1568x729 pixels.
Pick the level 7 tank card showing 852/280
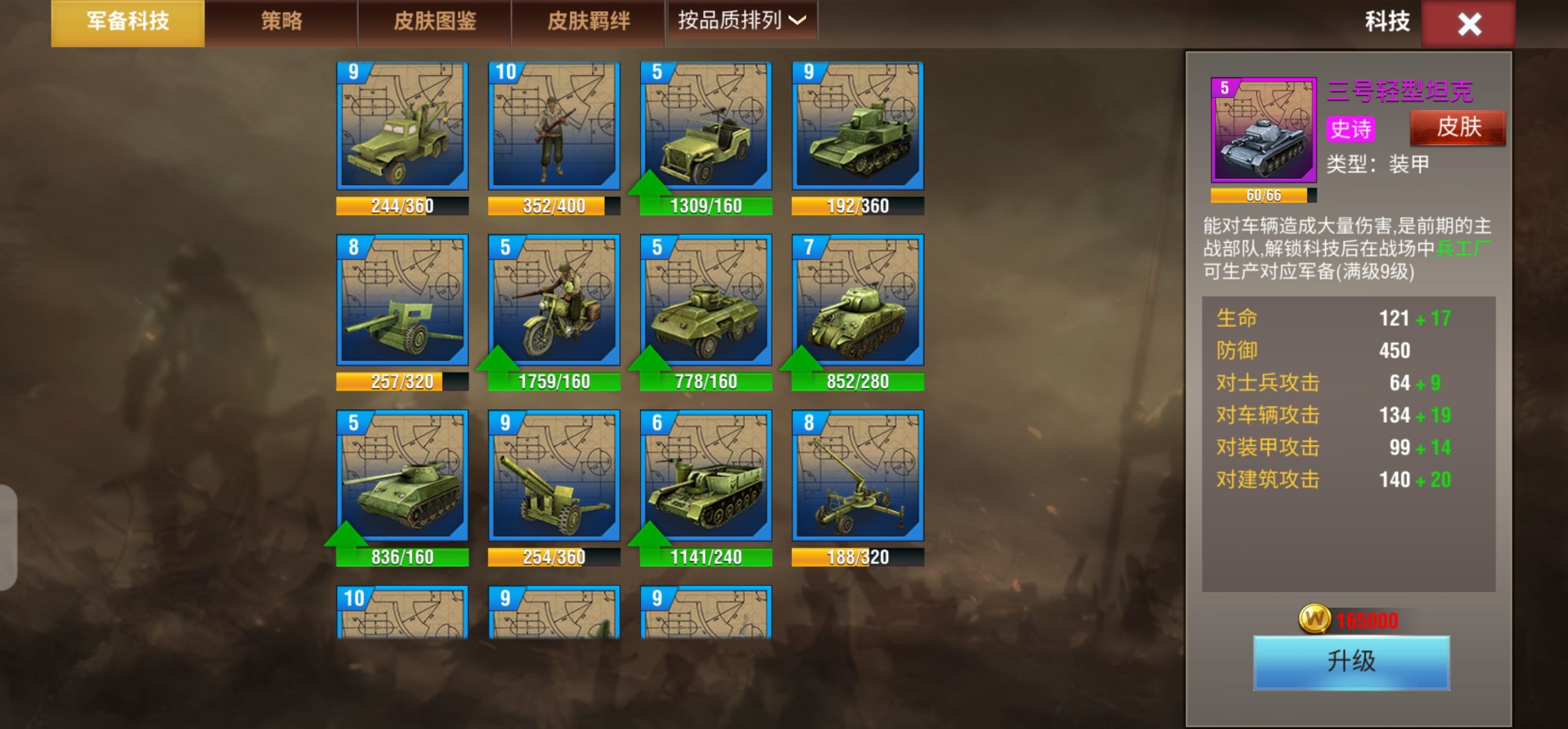858,300
